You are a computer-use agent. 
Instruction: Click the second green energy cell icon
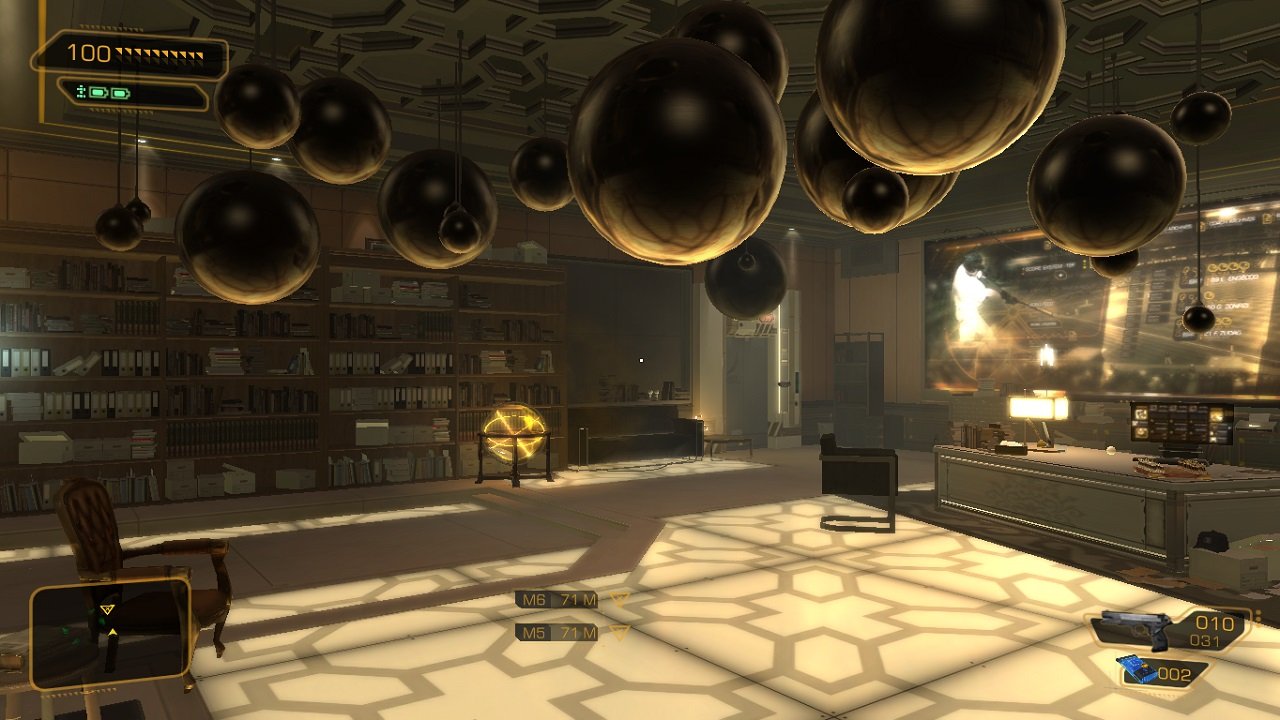pyautogui.click(x=120, y=92)
